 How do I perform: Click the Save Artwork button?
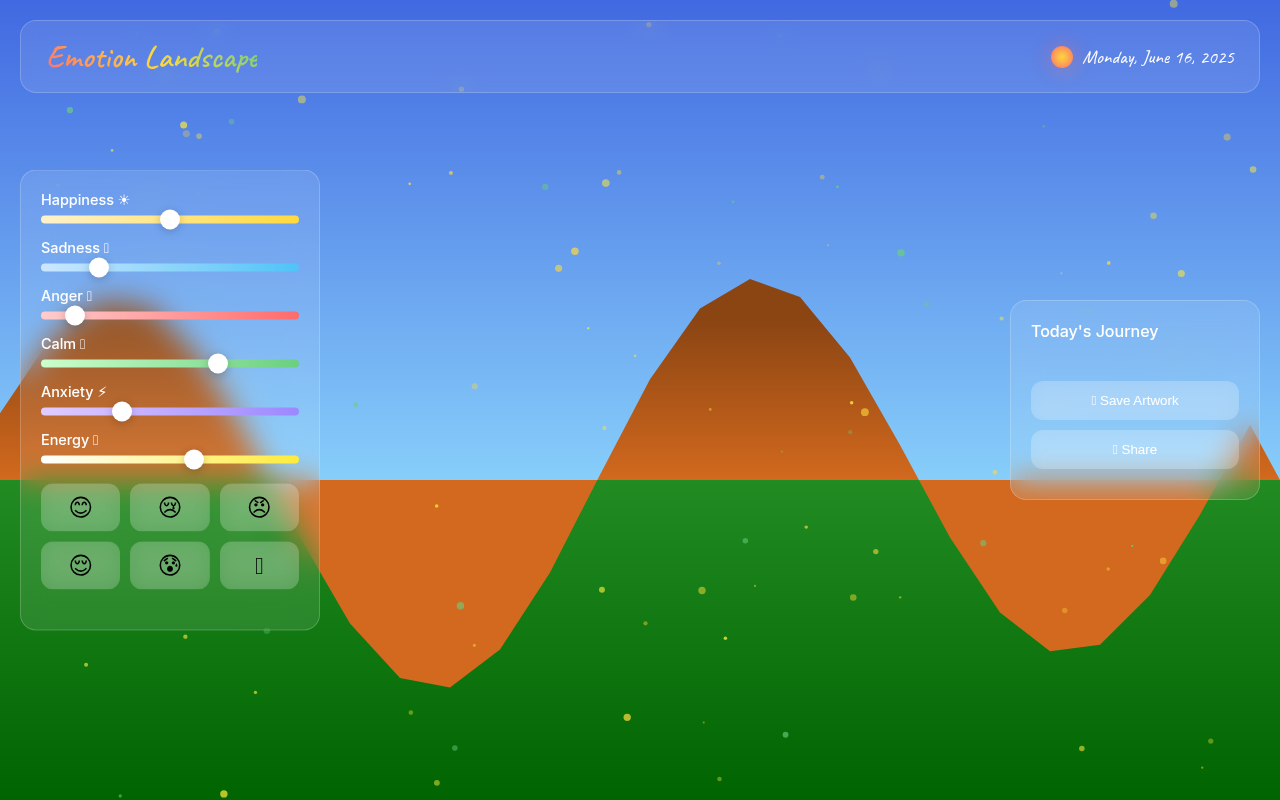pyautogui.click(x=1135, y=400)
